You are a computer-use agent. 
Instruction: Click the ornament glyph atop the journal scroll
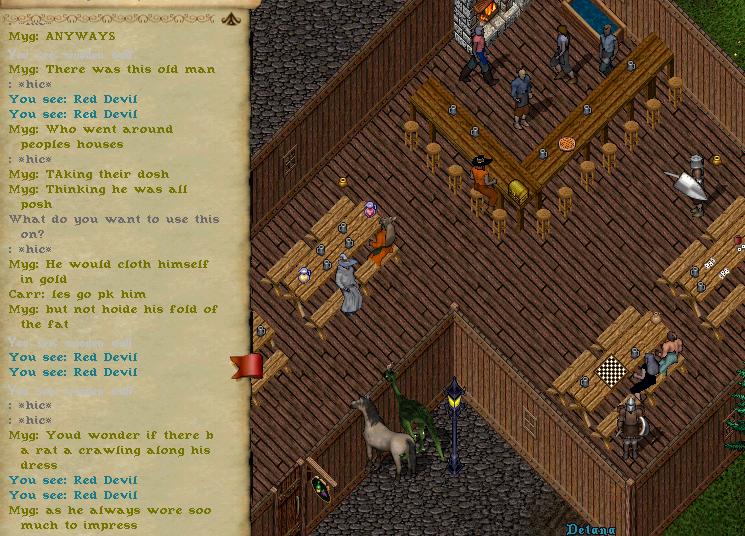point(231,18)
